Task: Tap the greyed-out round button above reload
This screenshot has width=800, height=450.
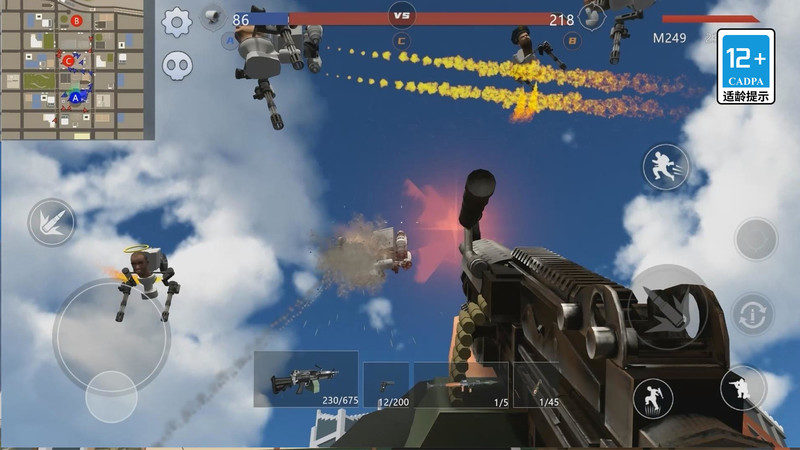Action: [756, 239]
